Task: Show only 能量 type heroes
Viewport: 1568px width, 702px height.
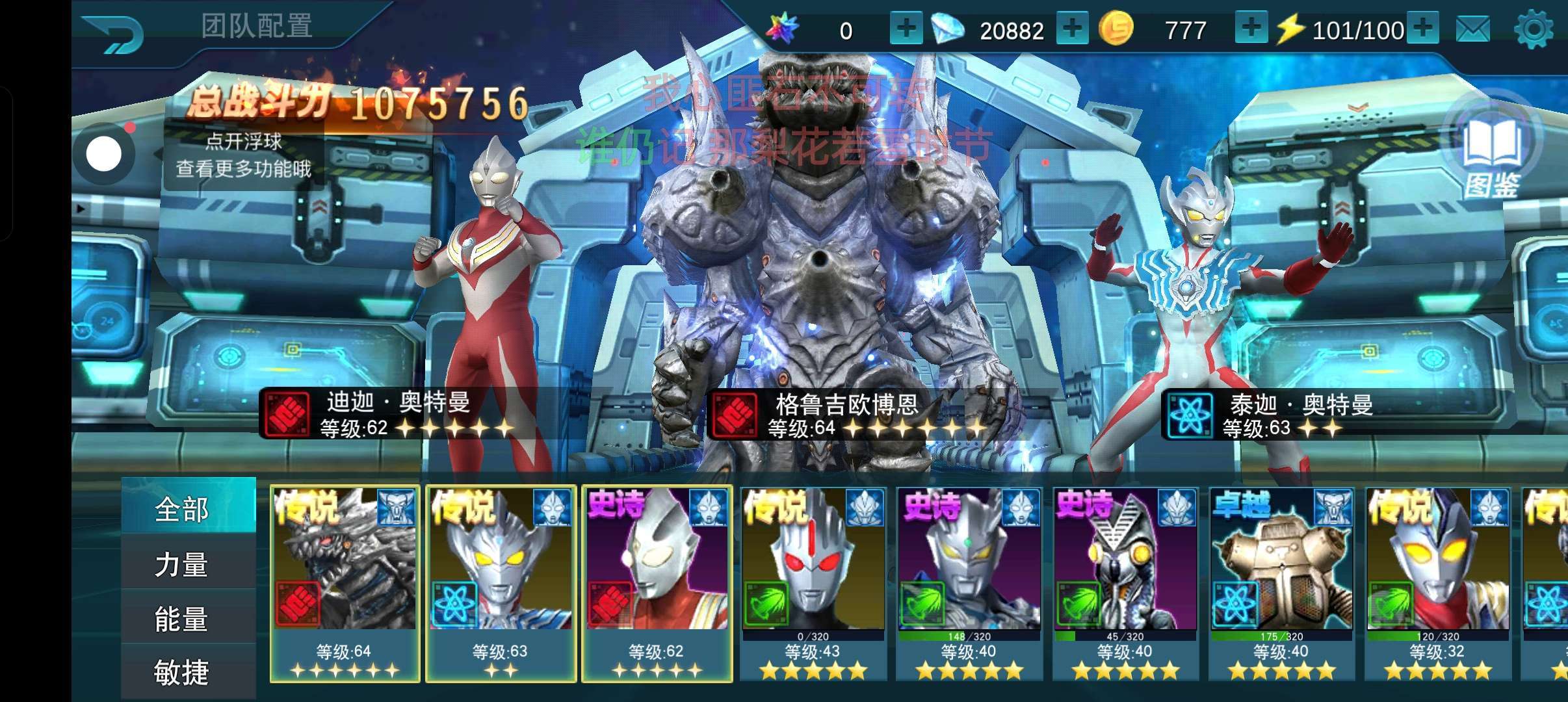Action: tap(181, 618)
